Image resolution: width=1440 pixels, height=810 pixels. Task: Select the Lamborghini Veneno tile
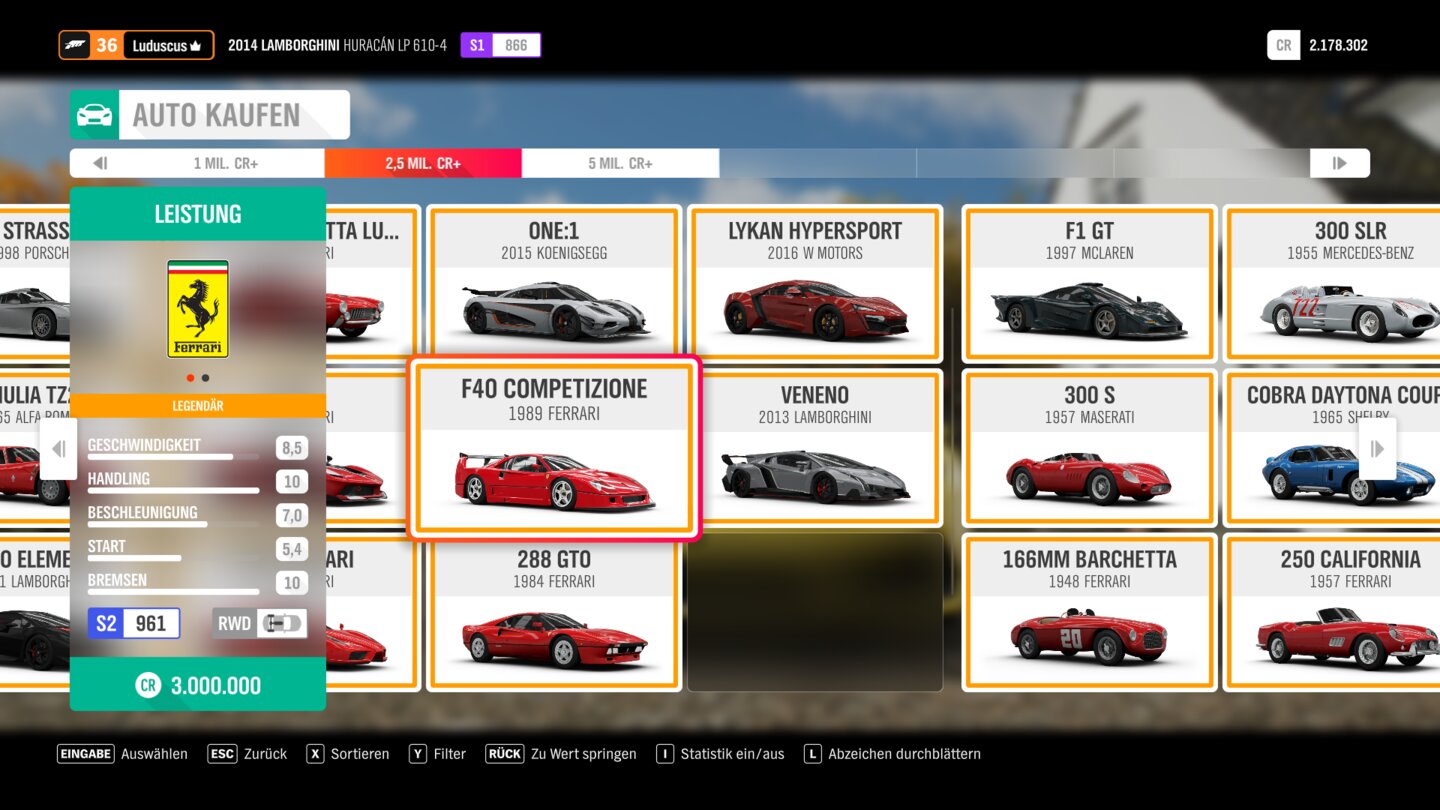tap(815, 448)
